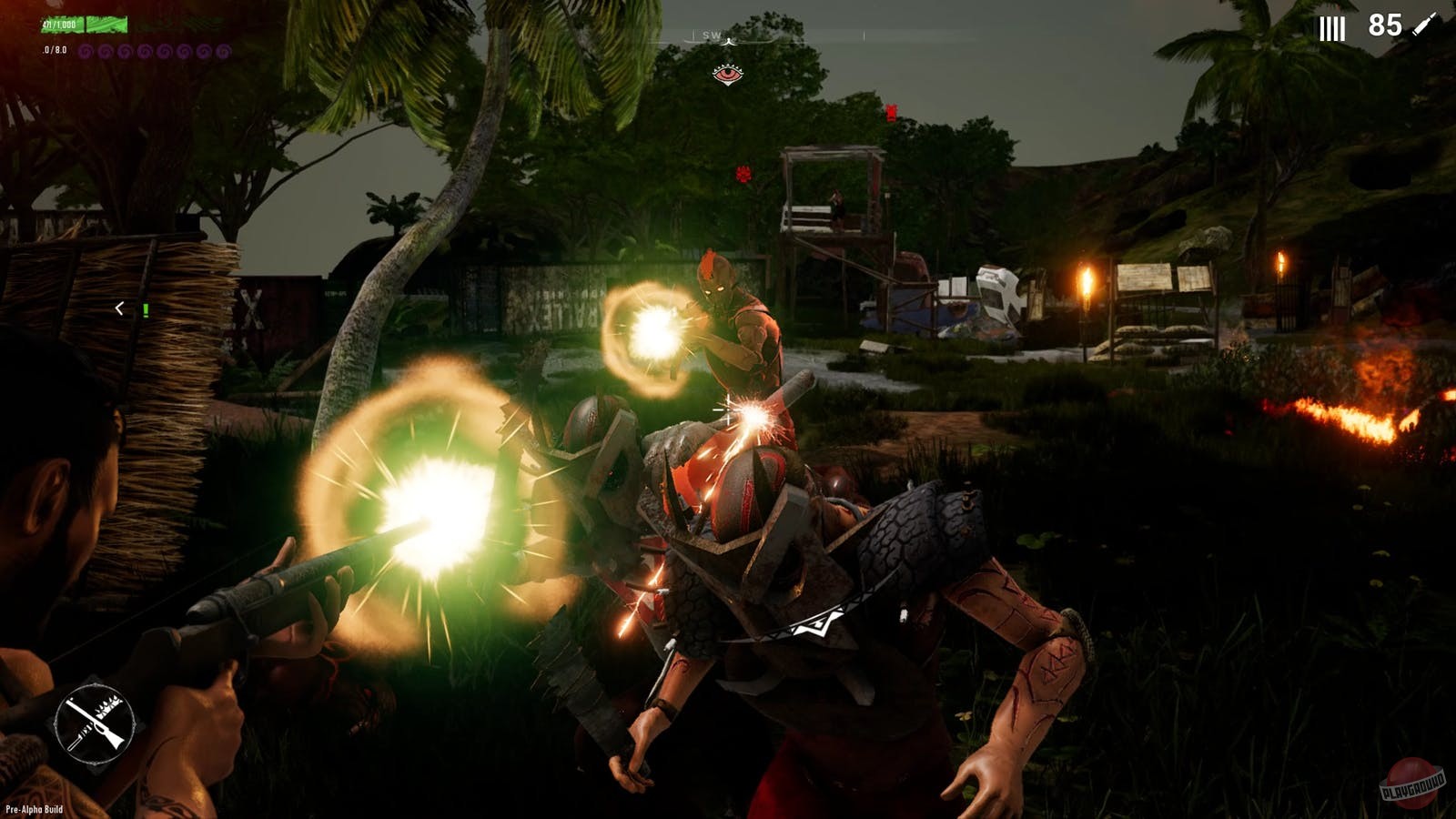
Task: Click the magazine count bars near the ammo
Action: [1331, 27]
